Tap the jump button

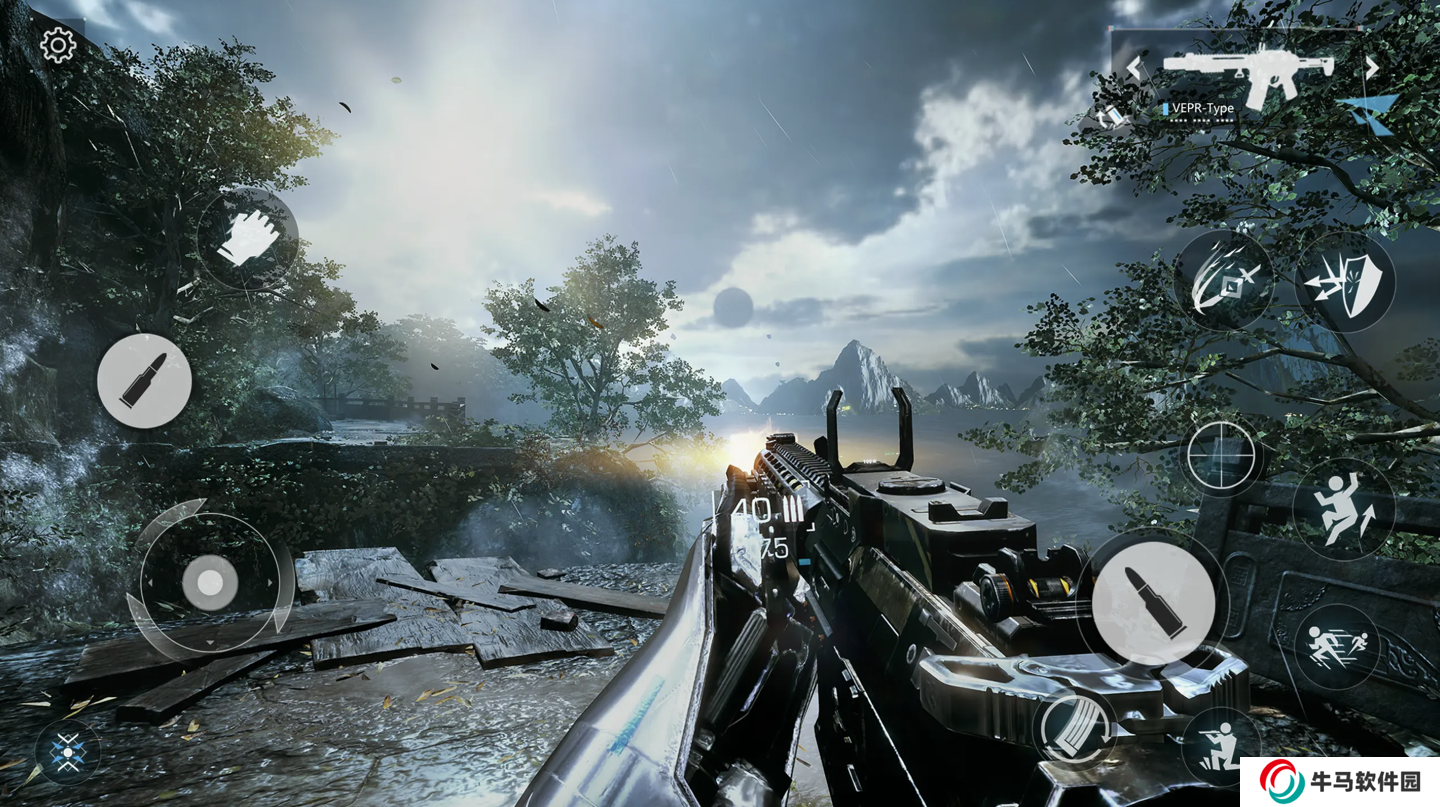click(x=1343, y=509)
